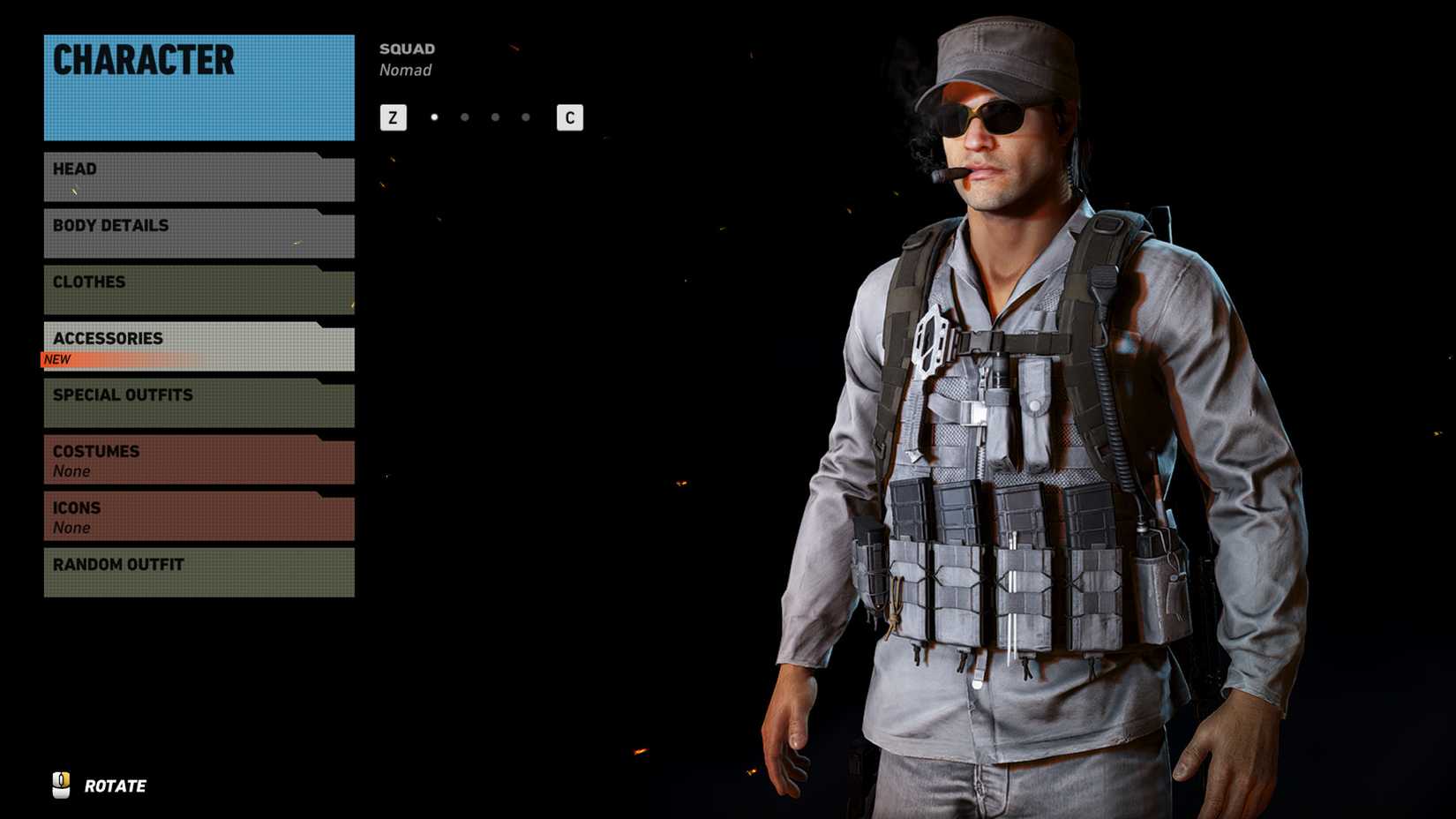Click the Z key icon to cycle squad left
The image size is (1456, 819).
392,116
